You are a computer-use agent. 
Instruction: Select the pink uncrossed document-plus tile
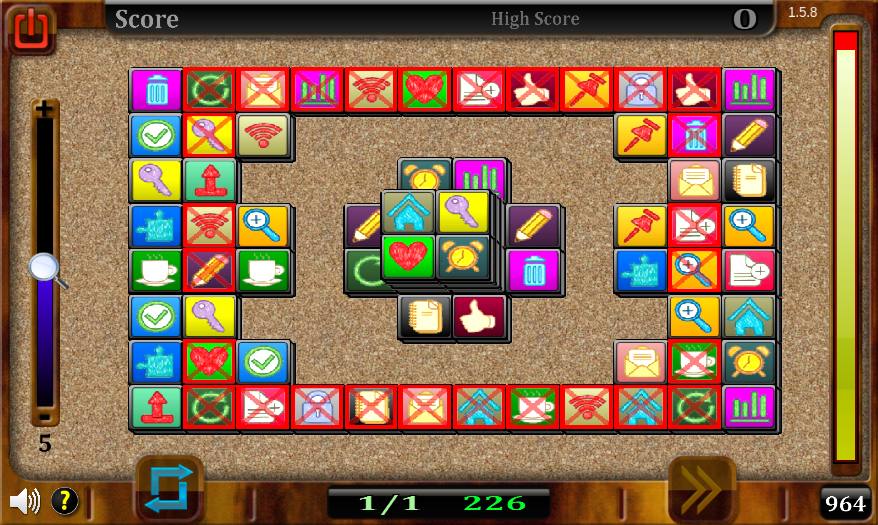(x=749, y=270)
